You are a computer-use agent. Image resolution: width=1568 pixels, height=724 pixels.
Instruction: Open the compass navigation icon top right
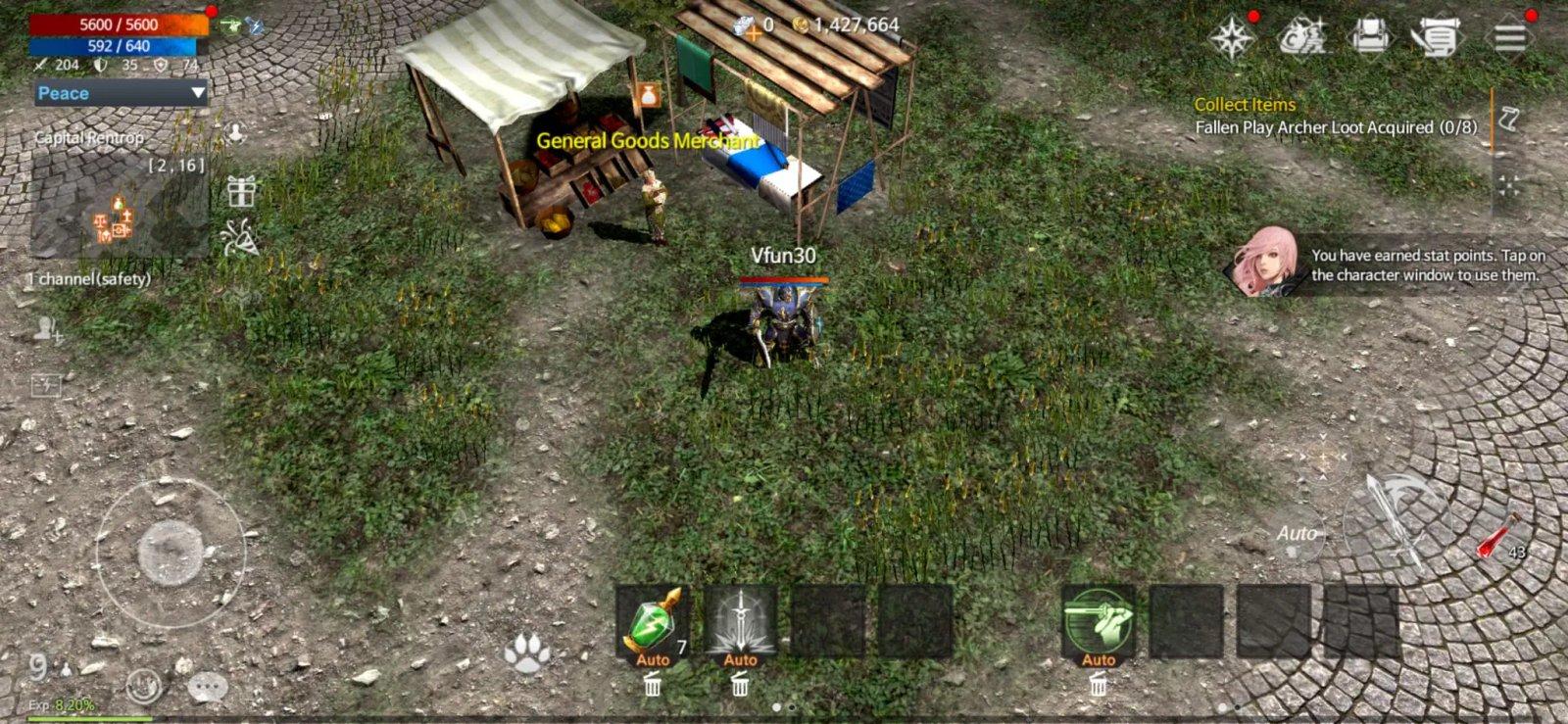tap(1233, 39)
